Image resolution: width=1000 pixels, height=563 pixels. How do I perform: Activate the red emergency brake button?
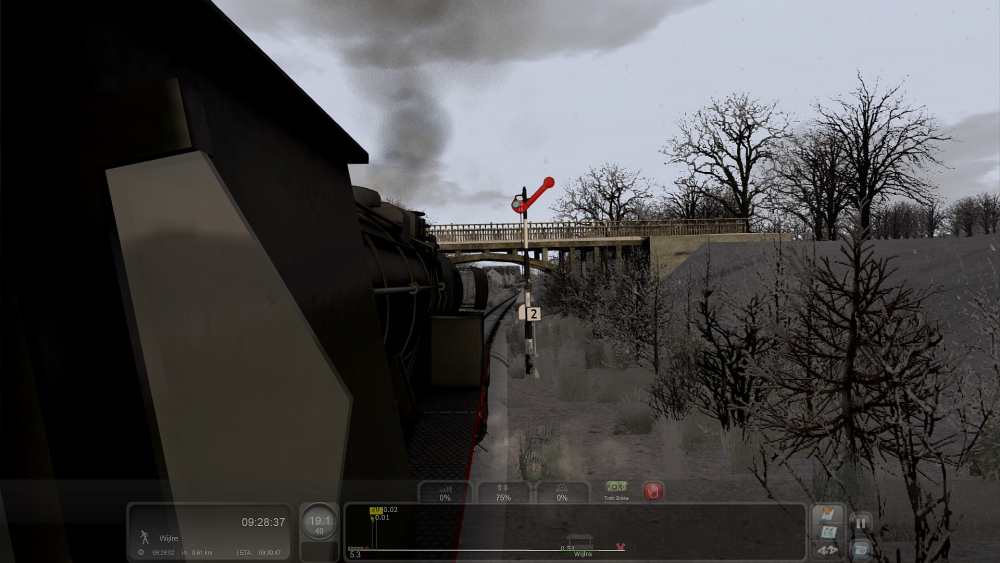(653, 491)
